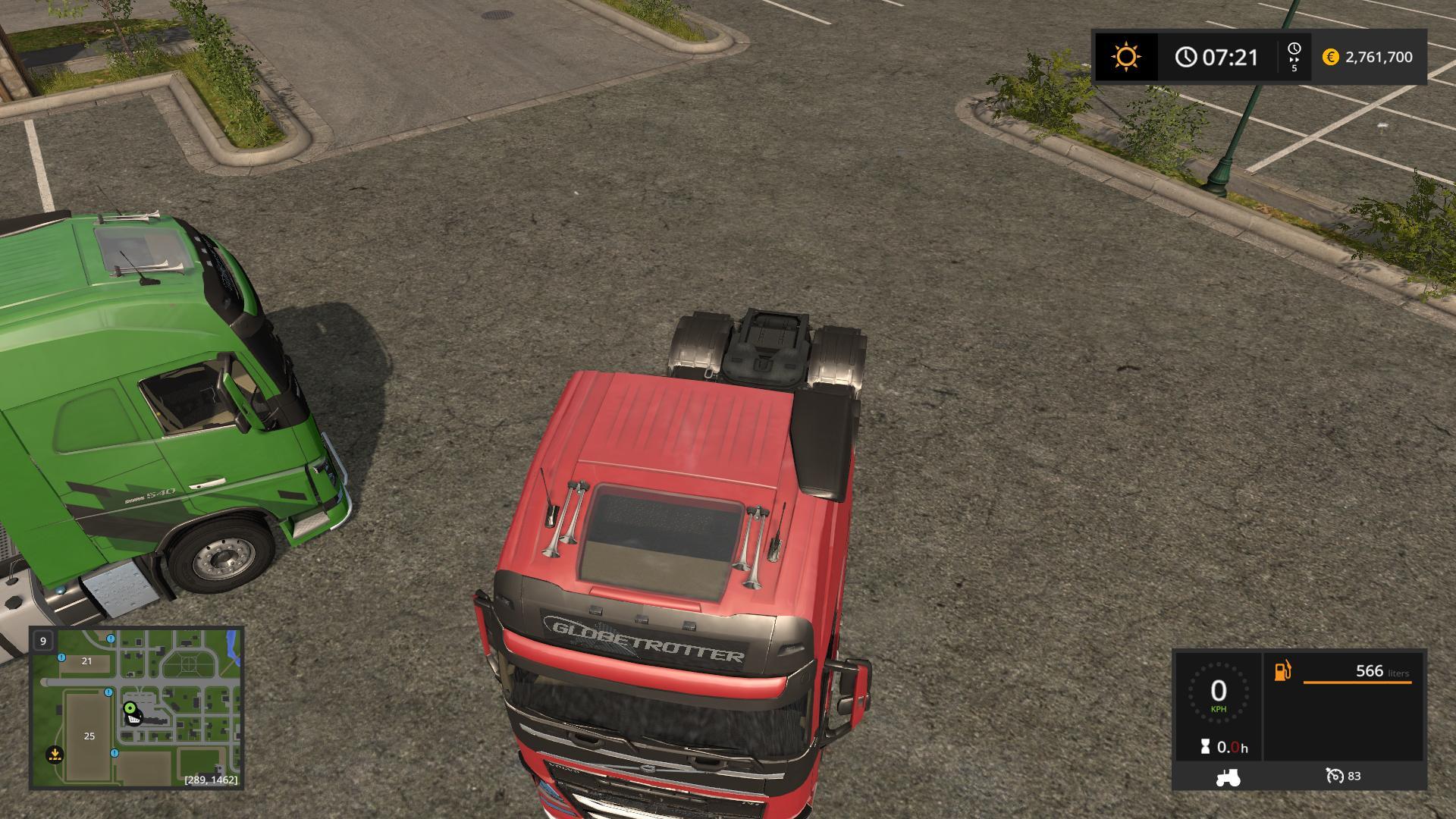Screen dimensions: 1456x819
Task: Select field 25 on the minimap
Action: coord(89,736)
